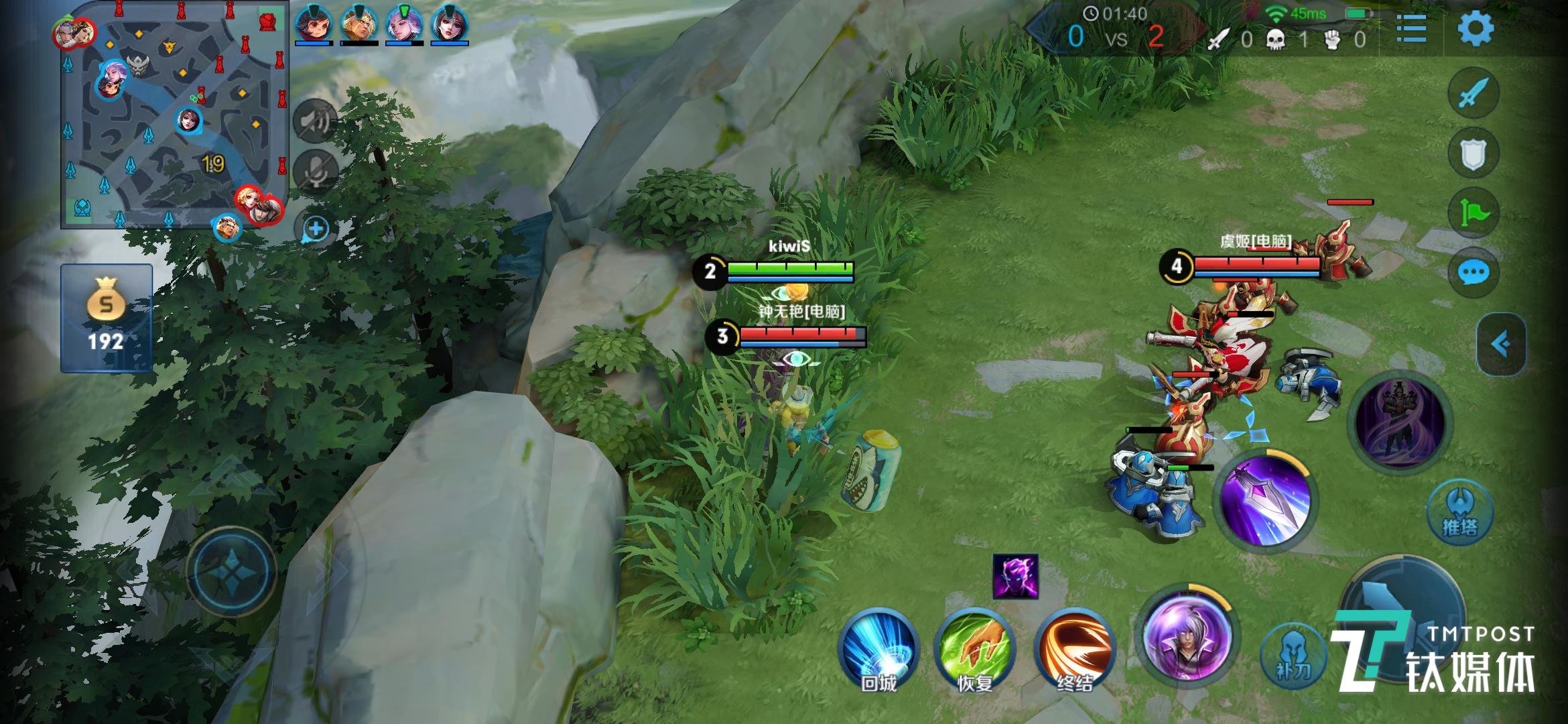This screenshot has width=1568, height=724.
Task: Open the scoreboard list panel
Action: (x=1411, y=28)
